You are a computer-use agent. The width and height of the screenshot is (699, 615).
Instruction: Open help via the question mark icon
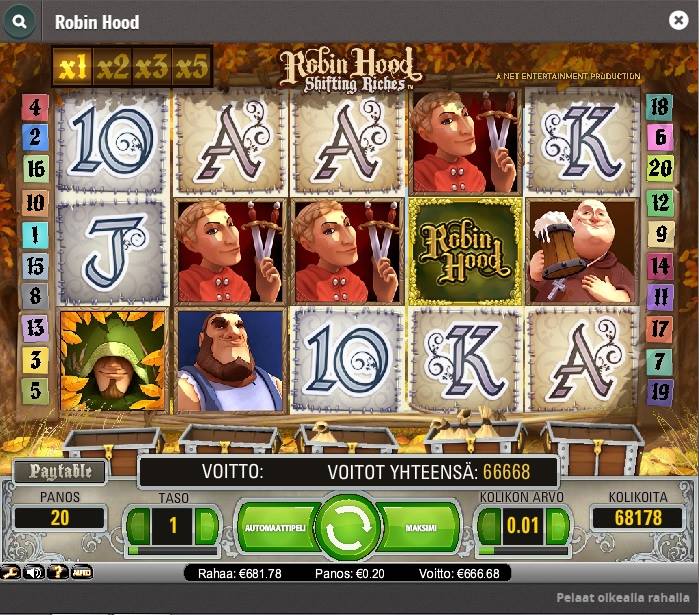click(x=58, y=573)
